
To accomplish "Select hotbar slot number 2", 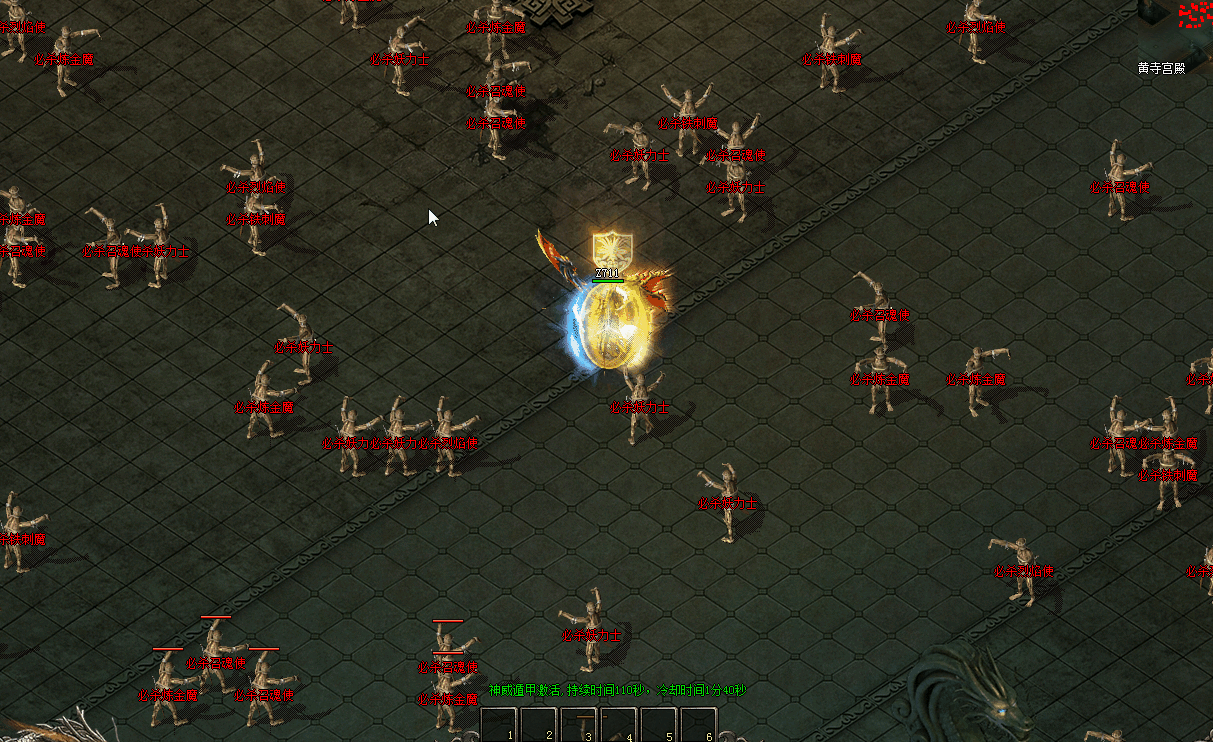I will point(539,725).
